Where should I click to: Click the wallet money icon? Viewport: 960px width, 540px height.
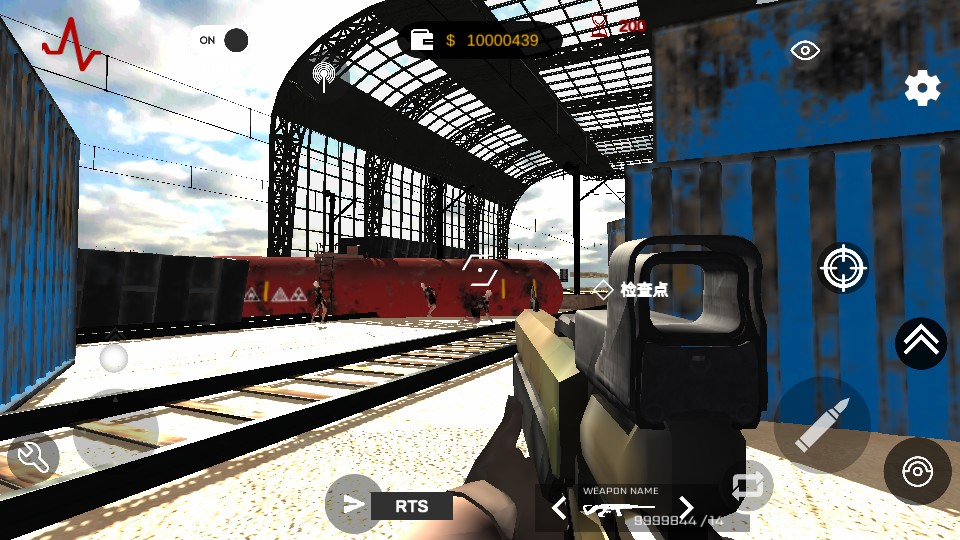(423, 40)
